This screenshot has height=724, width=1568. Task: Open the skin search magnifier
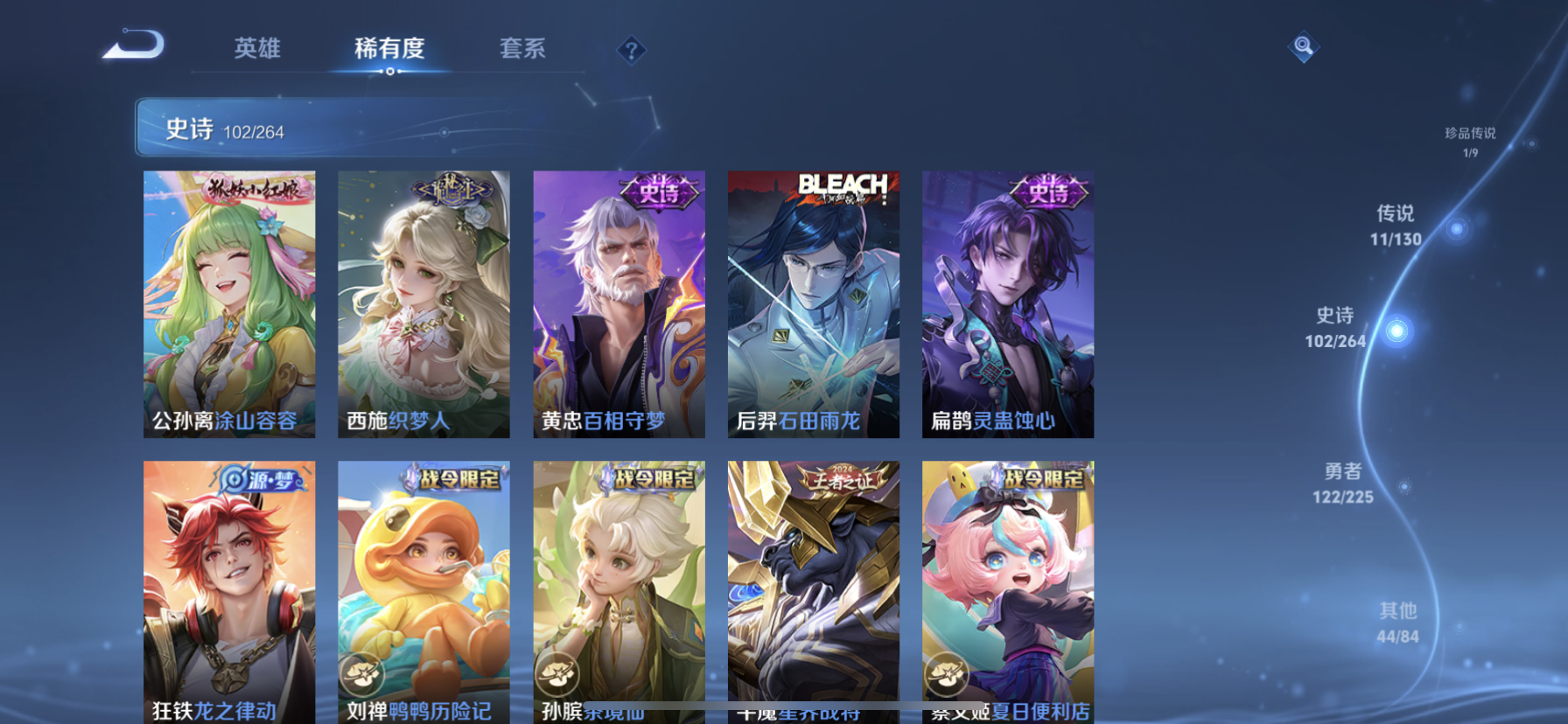pos(1303,46)
